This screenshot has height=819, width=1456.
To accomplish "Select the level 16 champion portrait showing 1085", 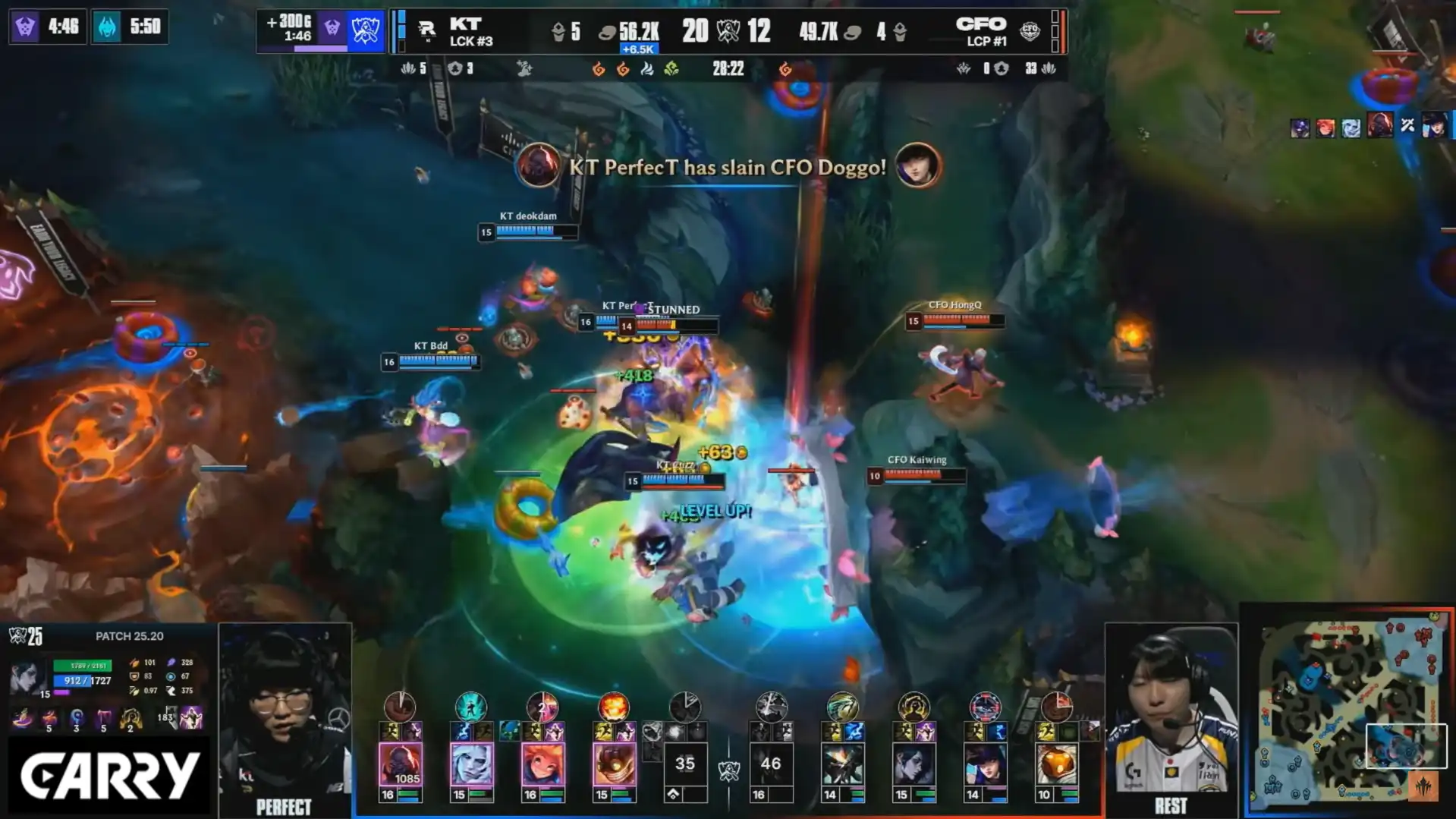I will click(x=400, y=764).
